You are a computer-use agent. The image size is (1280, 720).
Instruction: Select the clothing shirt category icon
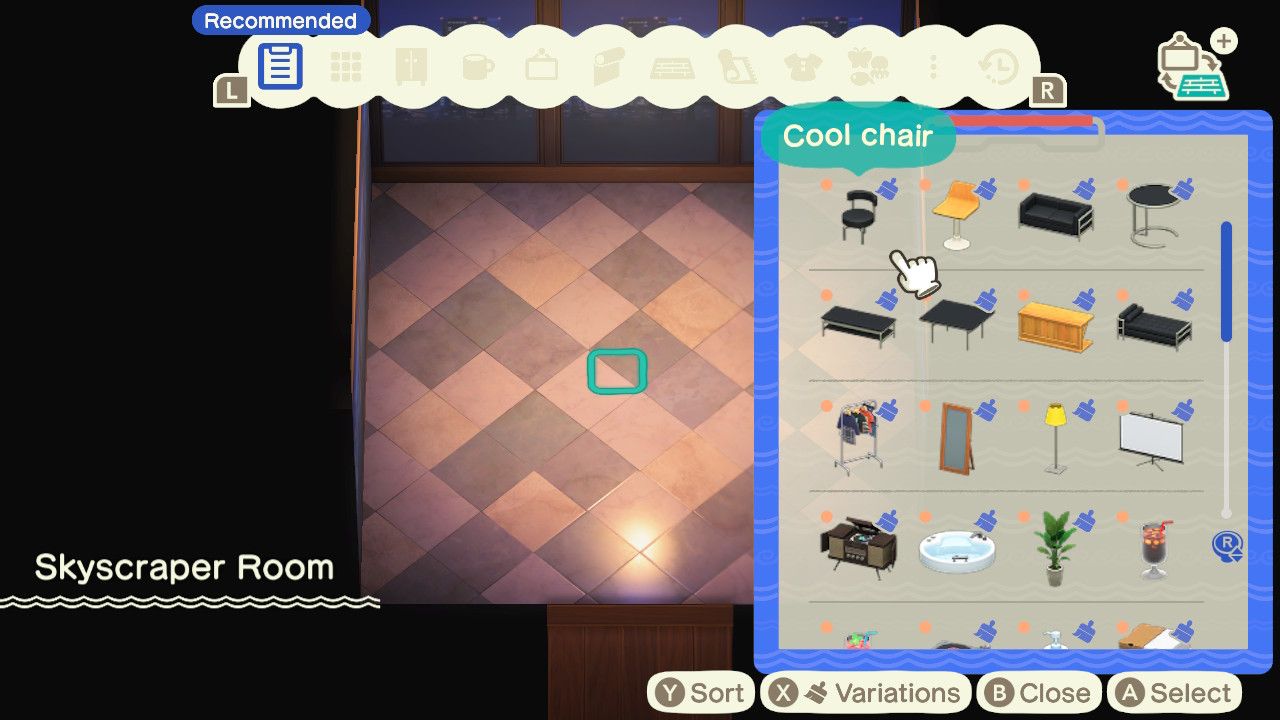[x=802, y=65]
